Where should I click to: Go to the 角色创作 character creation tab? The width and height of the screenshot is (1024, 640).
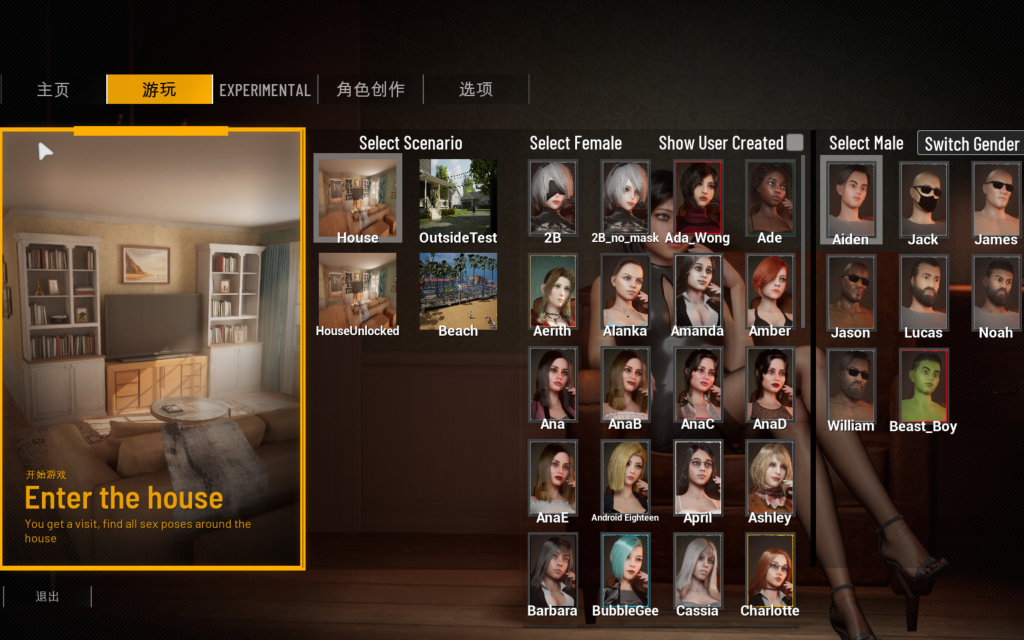point(371,90)
